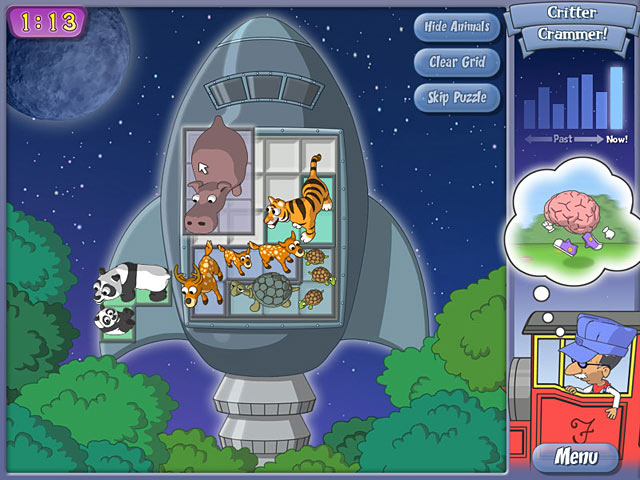Select the large panda outside the rocket
The width and height of the screenshot is (640, 480).
(x=128, y=282)
